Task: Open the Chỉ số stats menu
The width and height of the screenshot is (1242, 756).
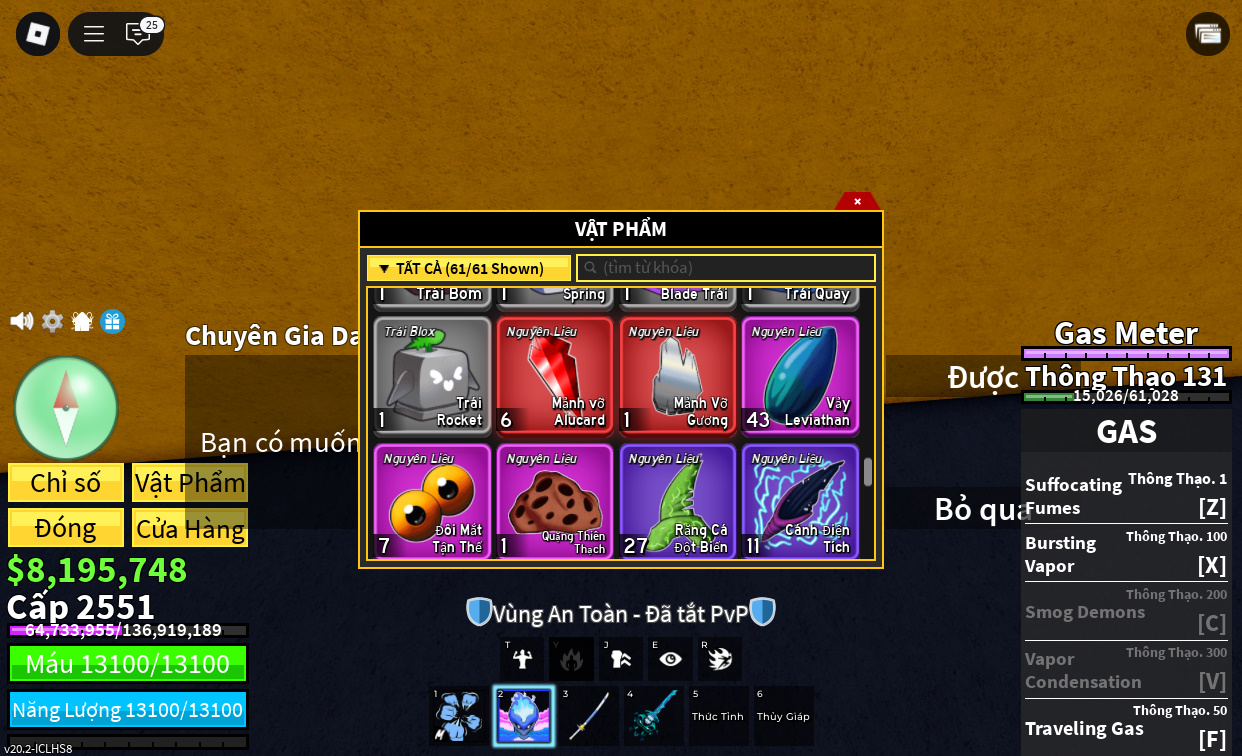Action: tap(66, 483)
